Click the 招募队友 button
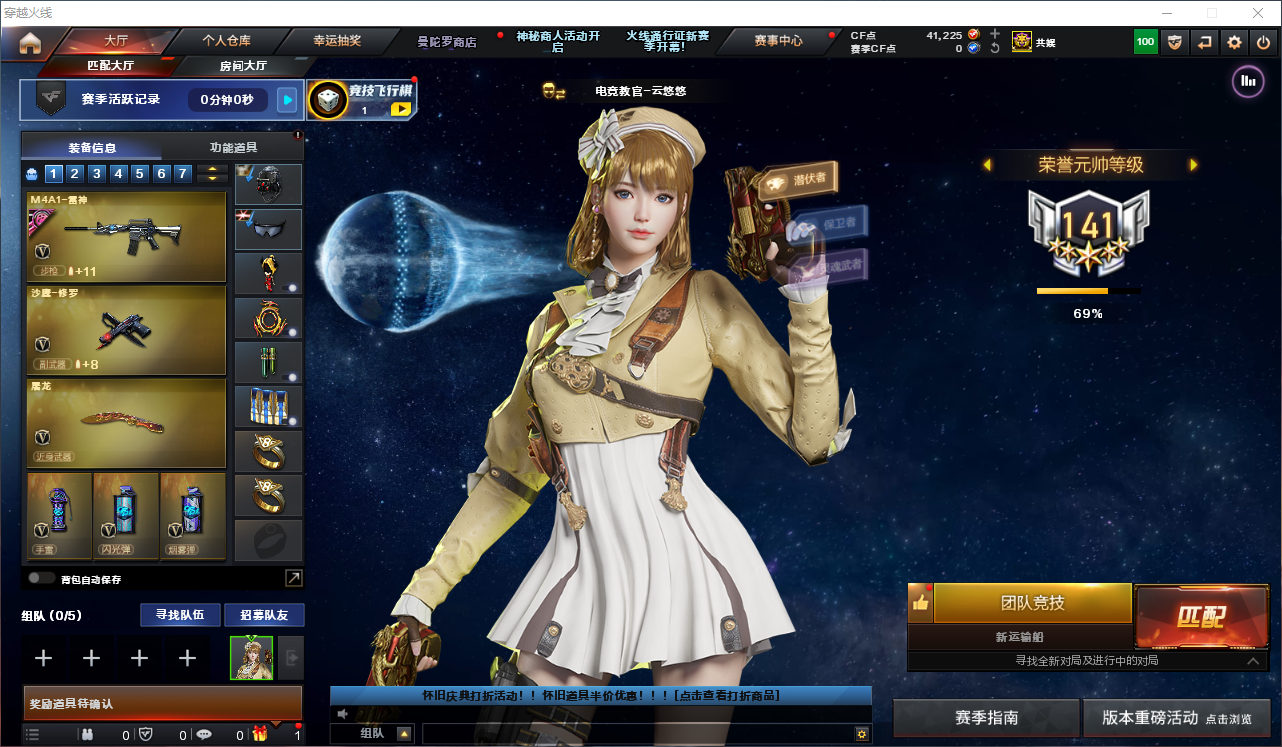The height and width of the screenshot is (747, 1282). [264, 614]
